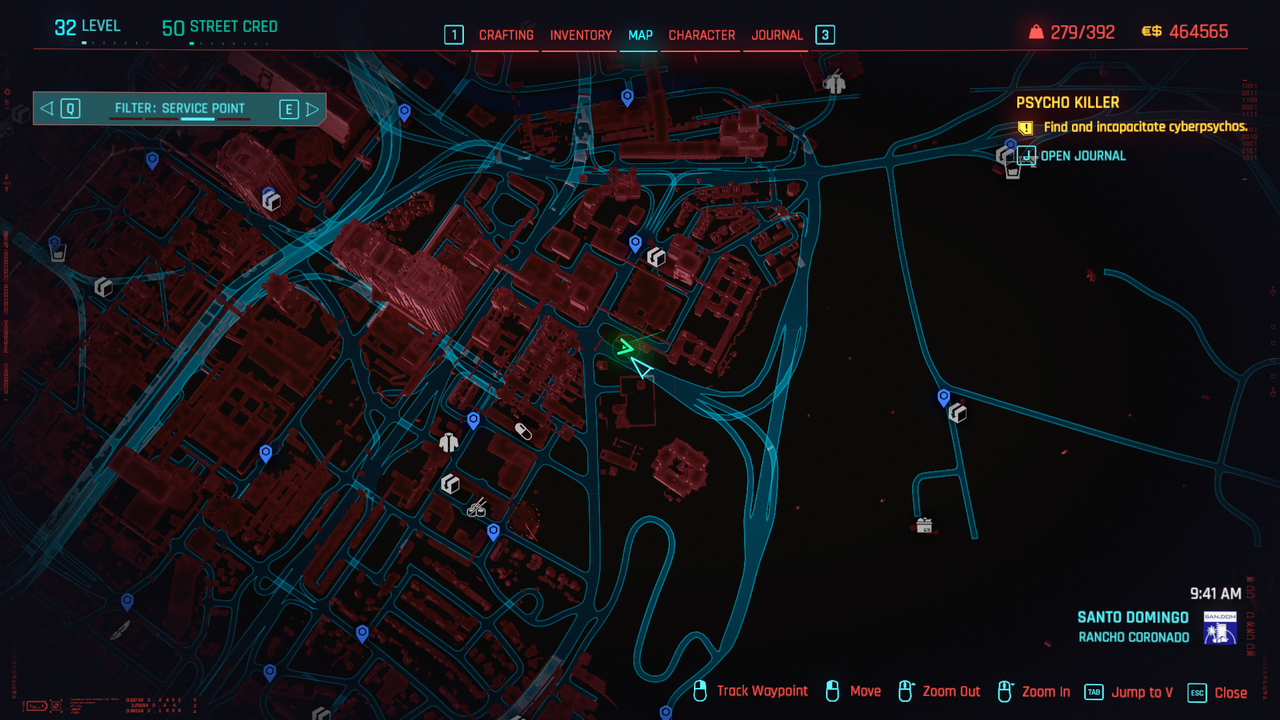
Task: Switch to the Crafting tab
Action: (506, 35)
